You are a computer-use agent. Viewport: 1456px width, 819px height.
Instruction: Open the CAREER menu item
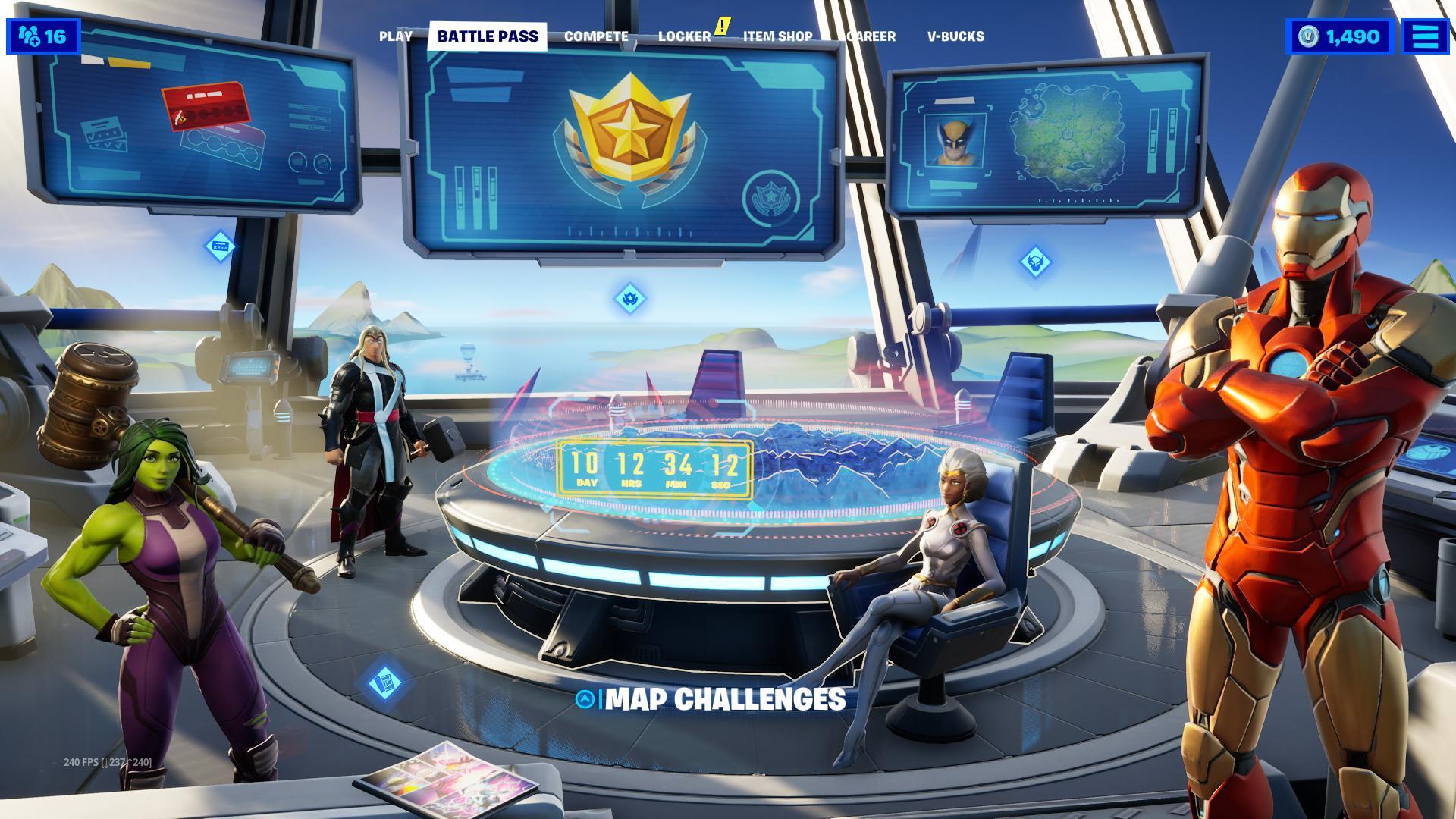pos(868,36)
